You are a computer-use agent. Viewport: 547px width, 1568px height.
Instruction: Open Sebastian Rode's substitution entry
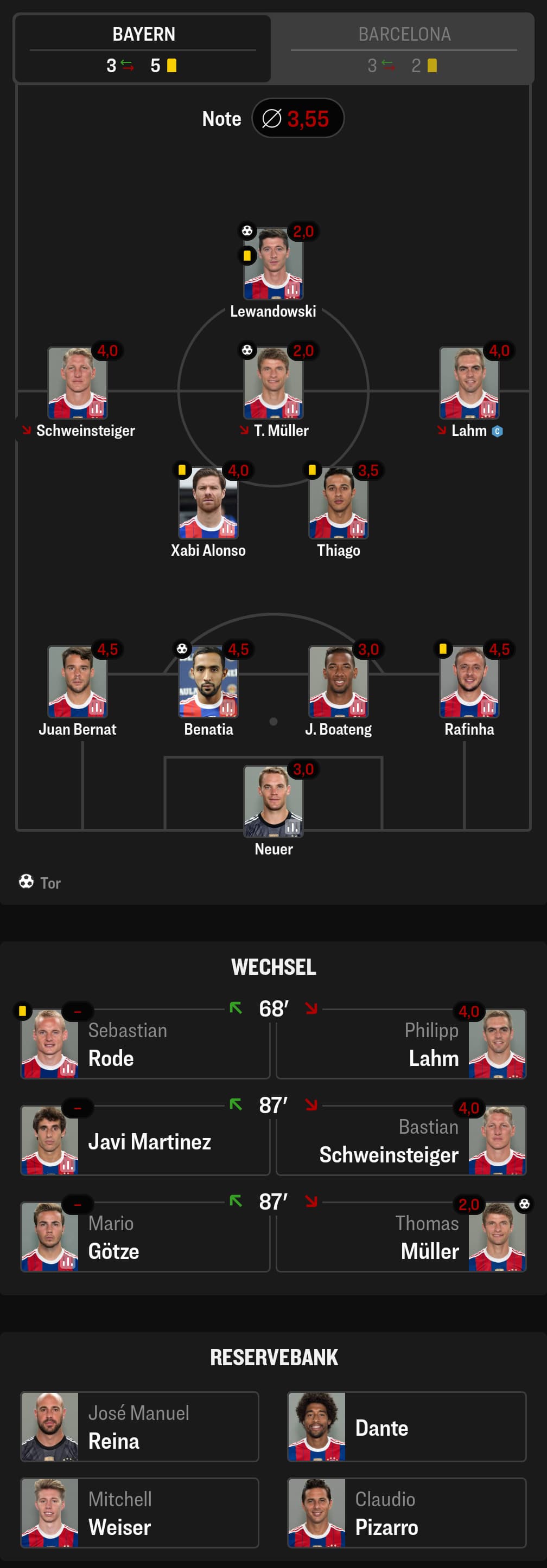(145, 1045)
